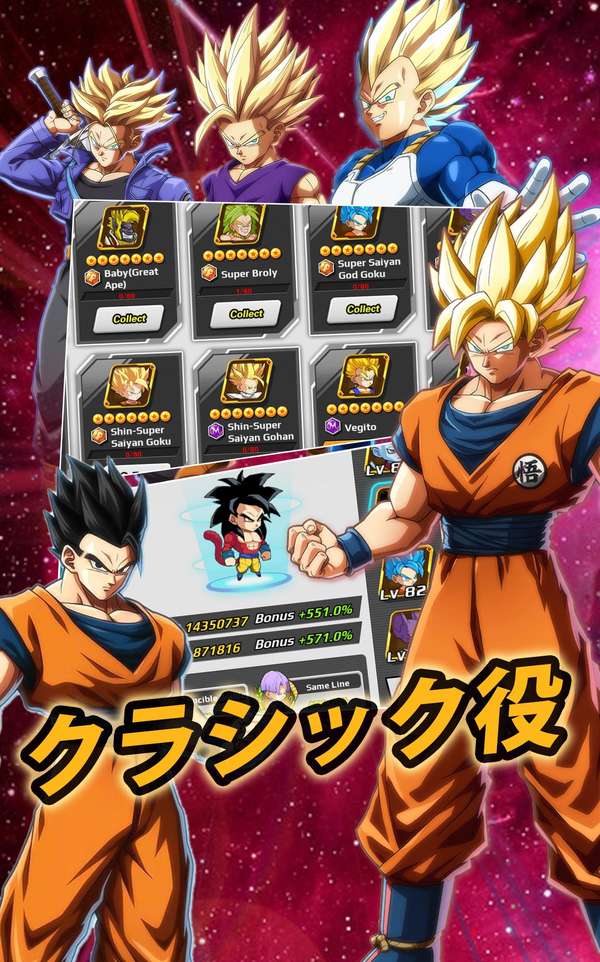Hit Collect under Super Broly

pos(246,313)
